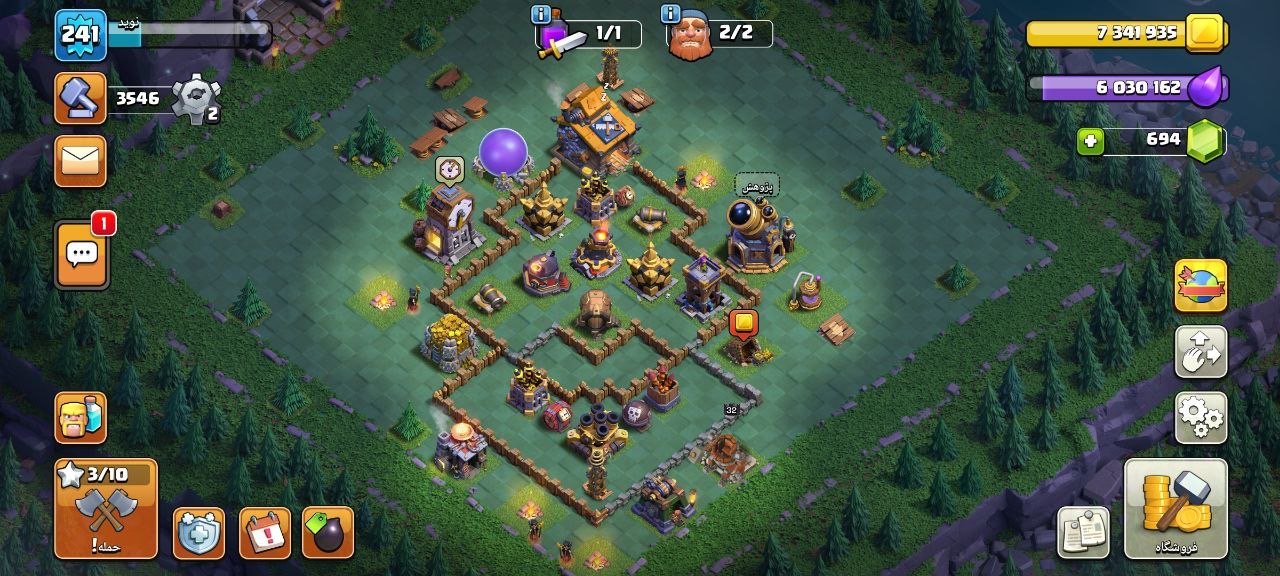Show info for the 1/1 sword counter

point(541,15)
